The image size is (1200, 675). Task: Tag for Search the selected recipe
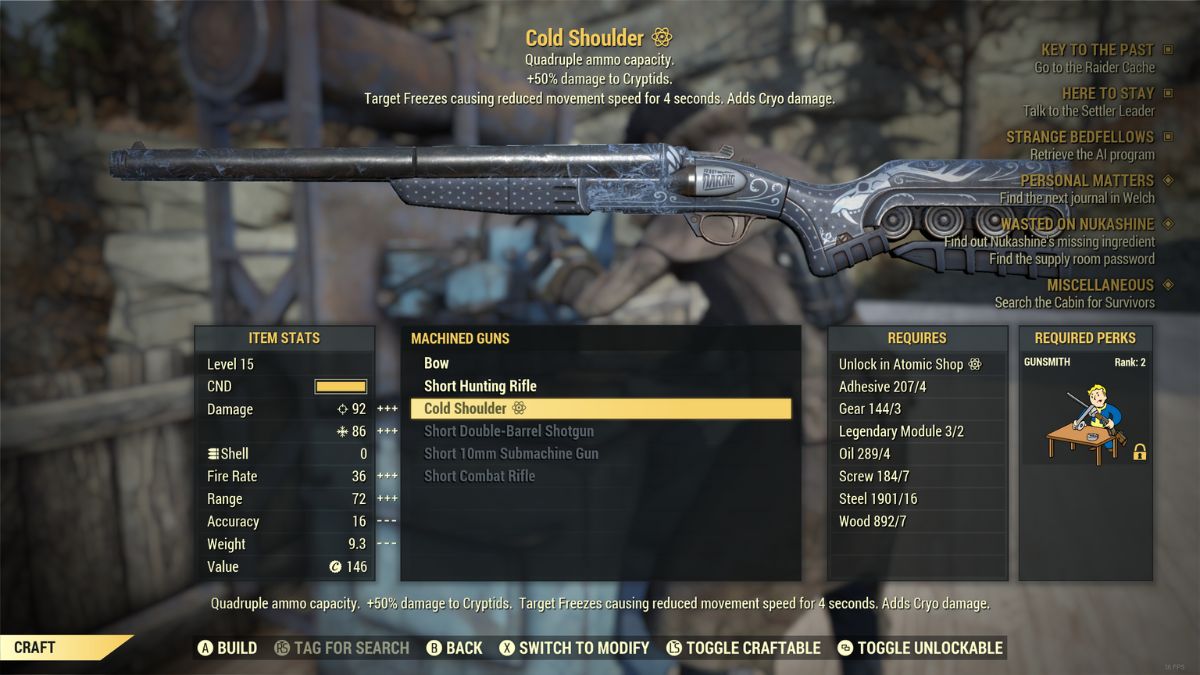click(x=341, y=648)
